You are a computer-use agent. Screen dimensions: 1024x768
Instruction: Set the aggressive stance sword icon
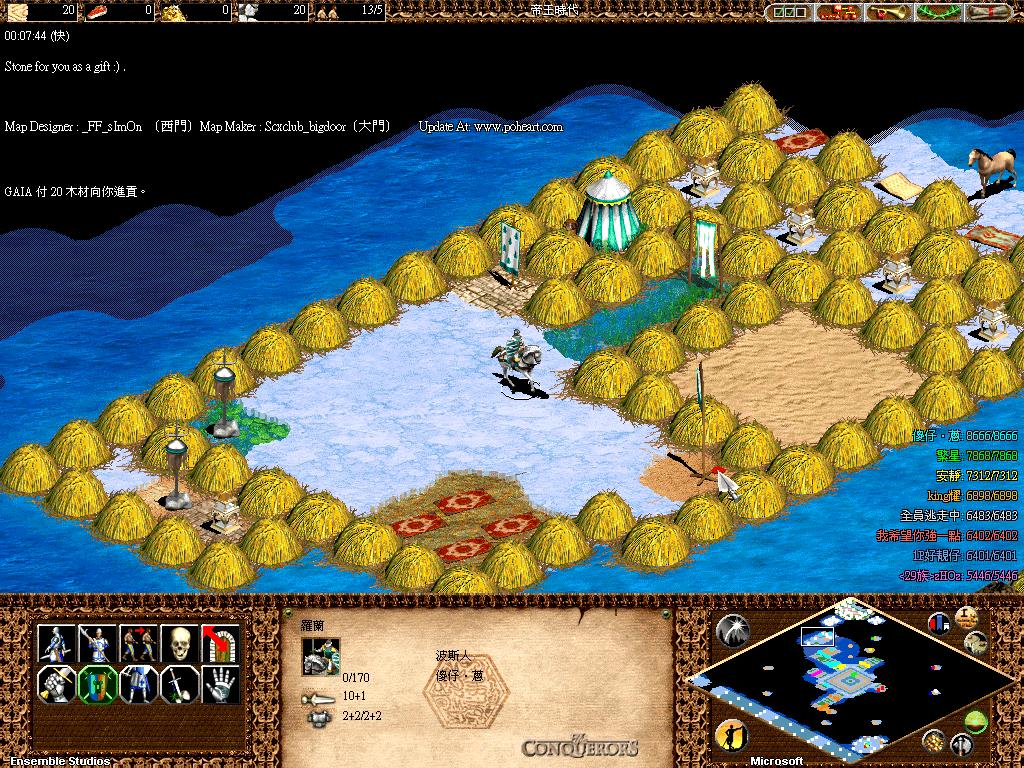57,643
